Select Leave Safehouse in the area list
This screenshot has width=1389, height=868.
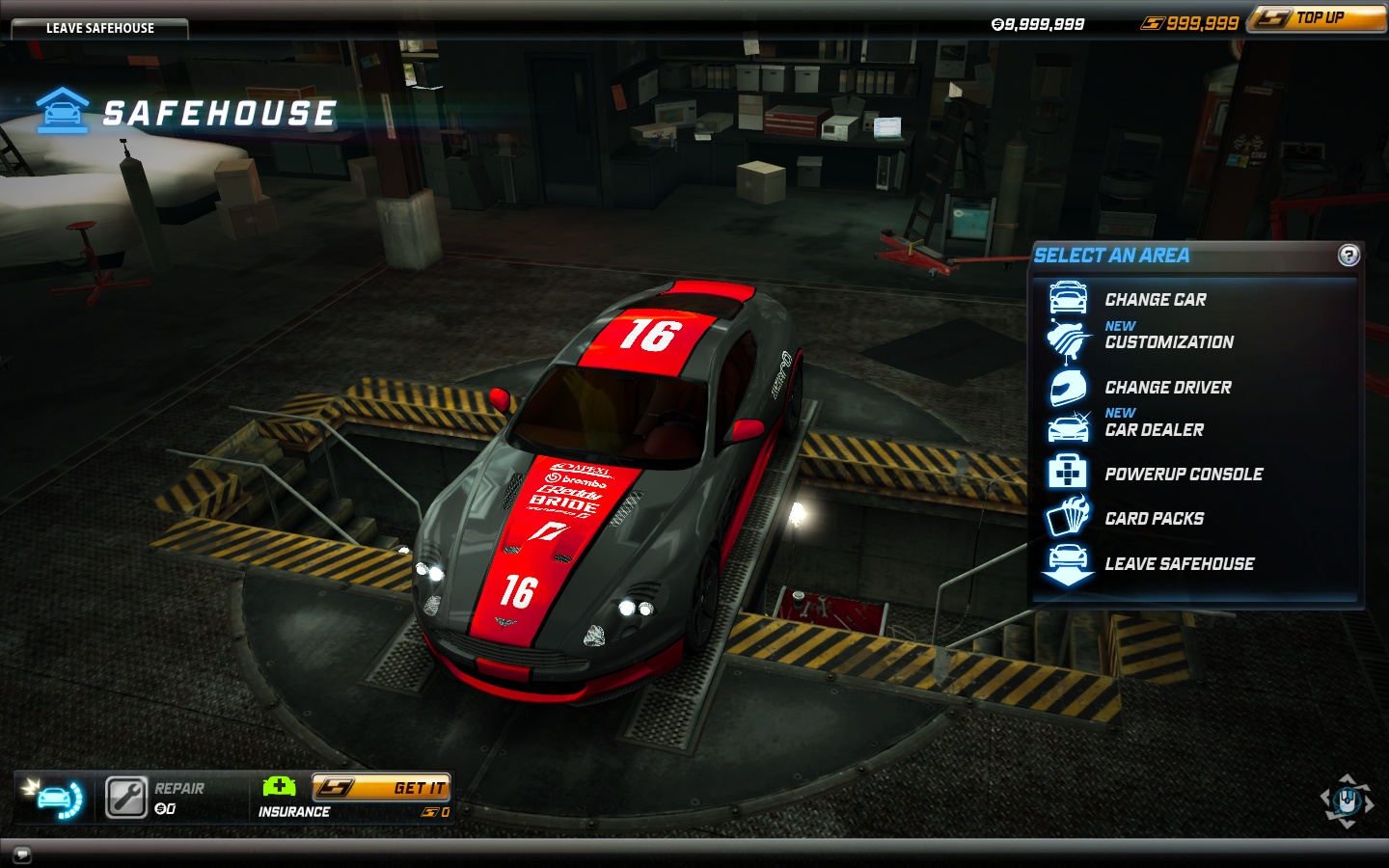pos(1179,564)
